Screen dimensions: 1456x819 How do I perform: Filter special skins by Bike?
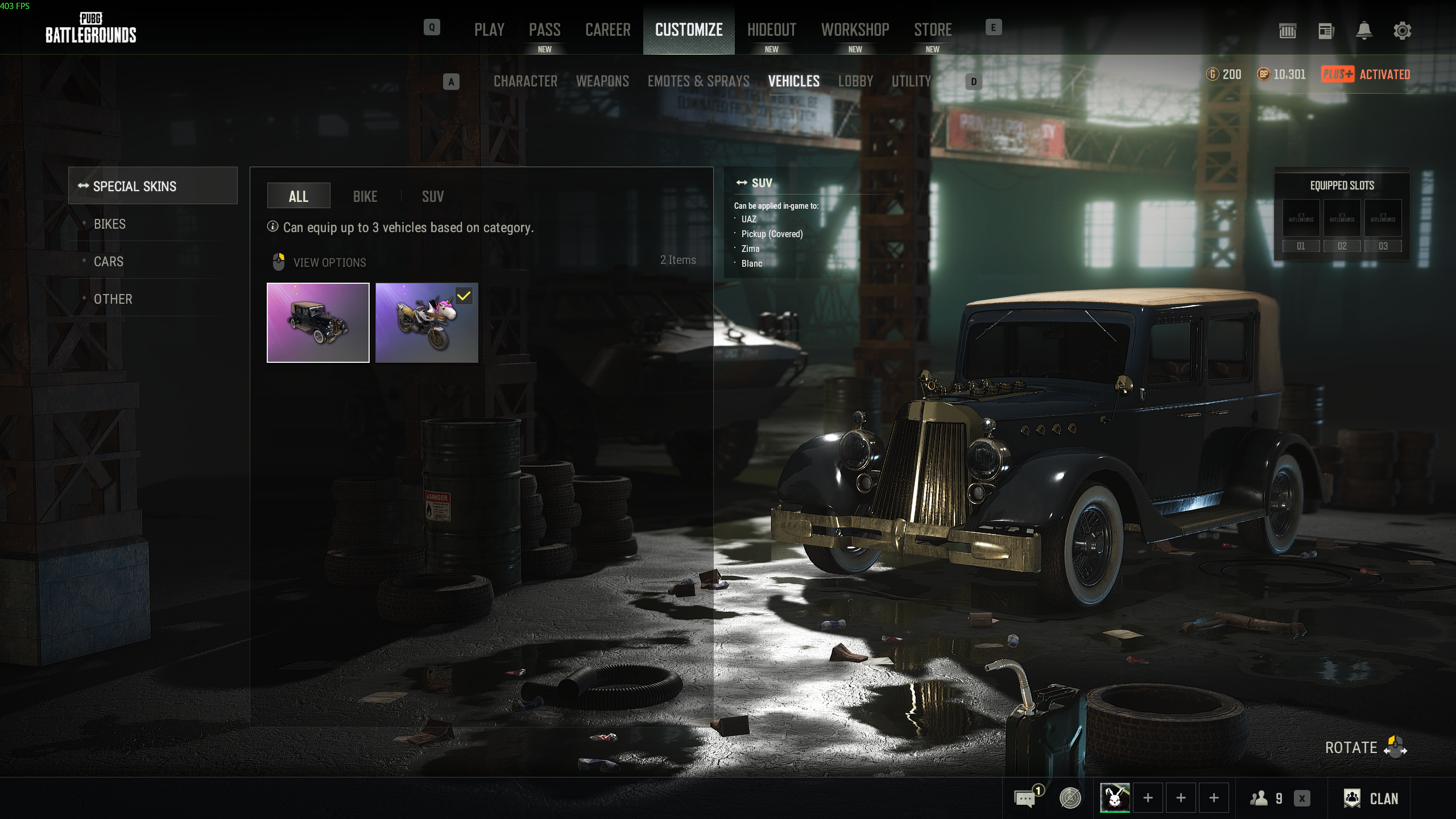pyautogui.click(x=365, y=196)
